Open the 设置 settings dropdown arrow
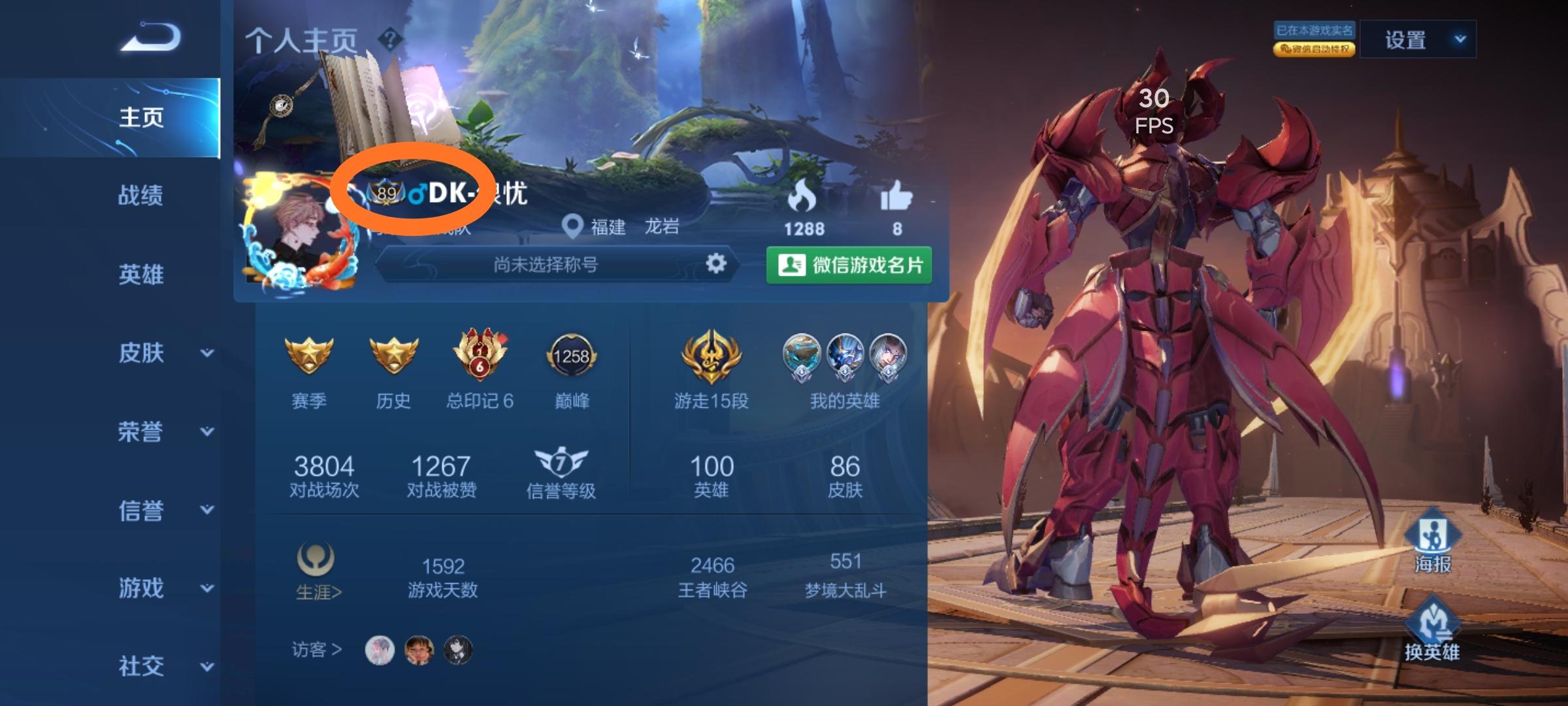1568x706 pixels. [x=1461, y=39]
